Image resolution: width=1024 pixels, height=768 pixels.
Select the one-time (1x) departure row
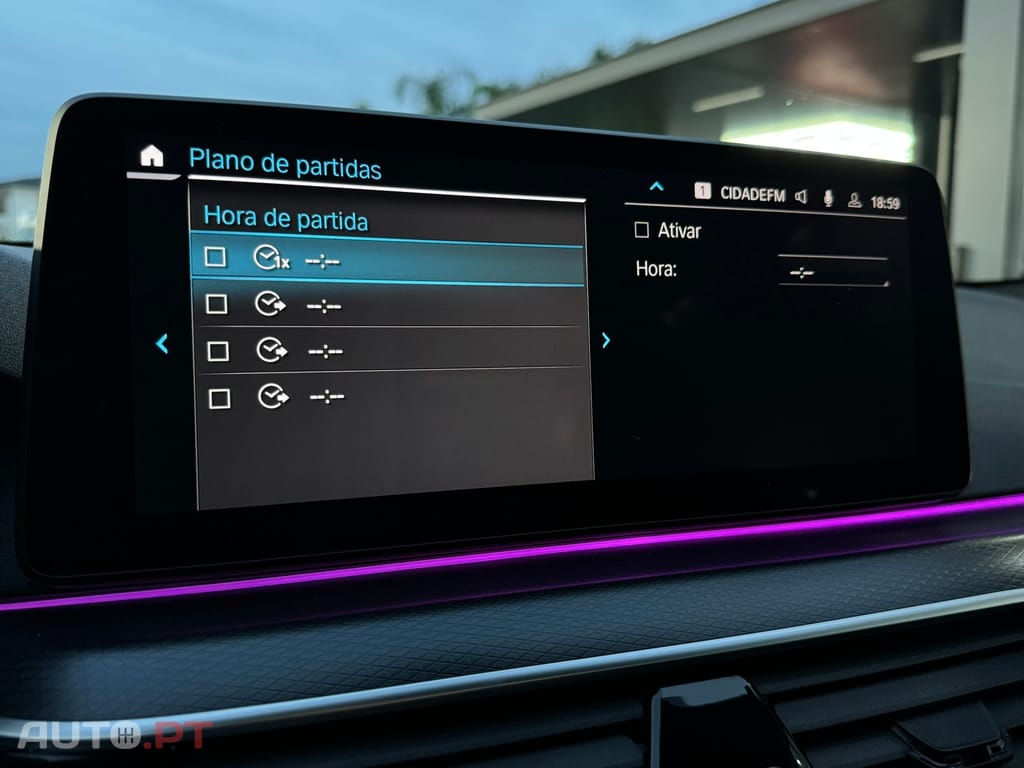click(x=386, y=261)
